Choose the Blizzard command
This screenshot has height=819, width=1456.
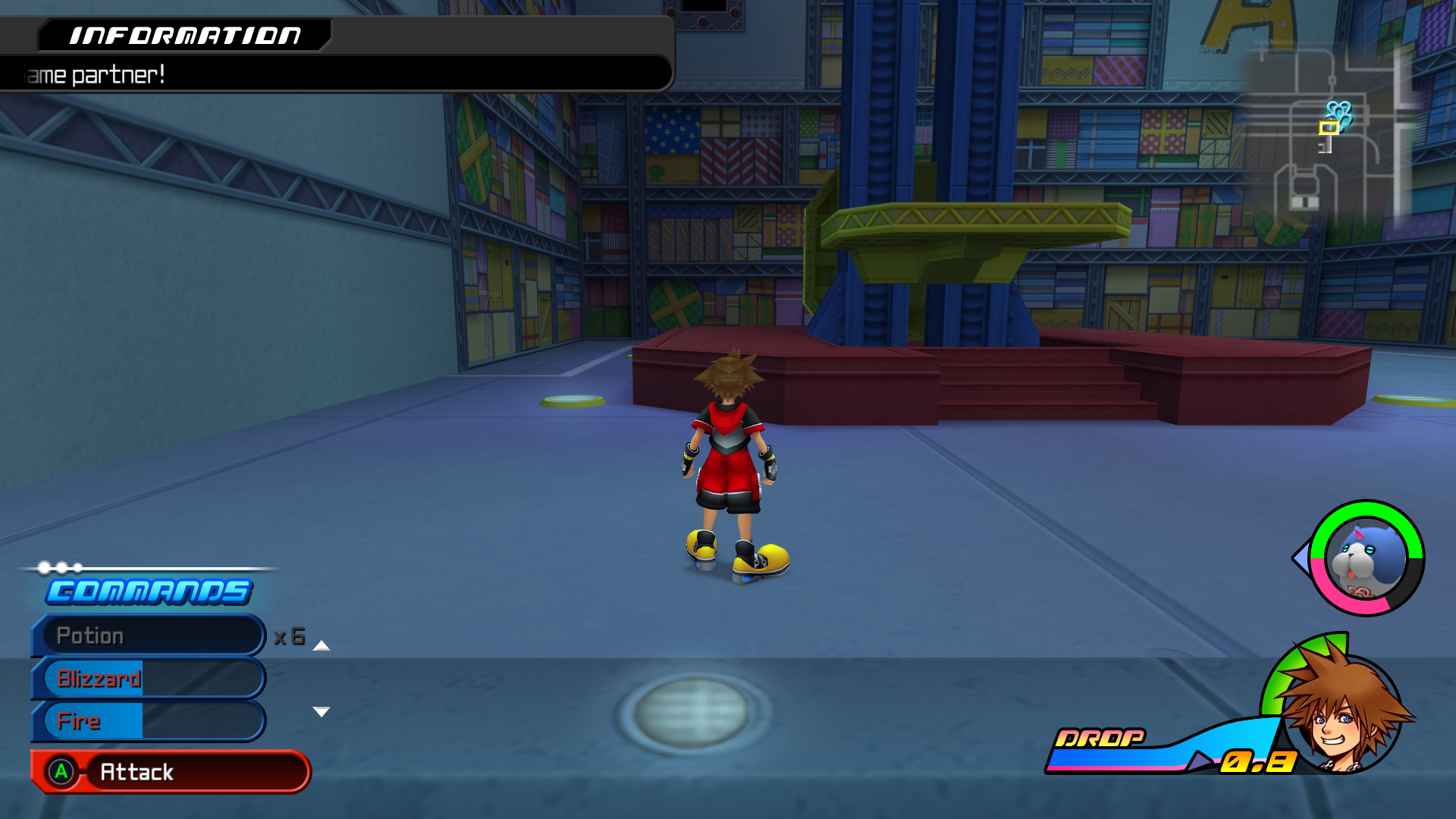(149, 678)
